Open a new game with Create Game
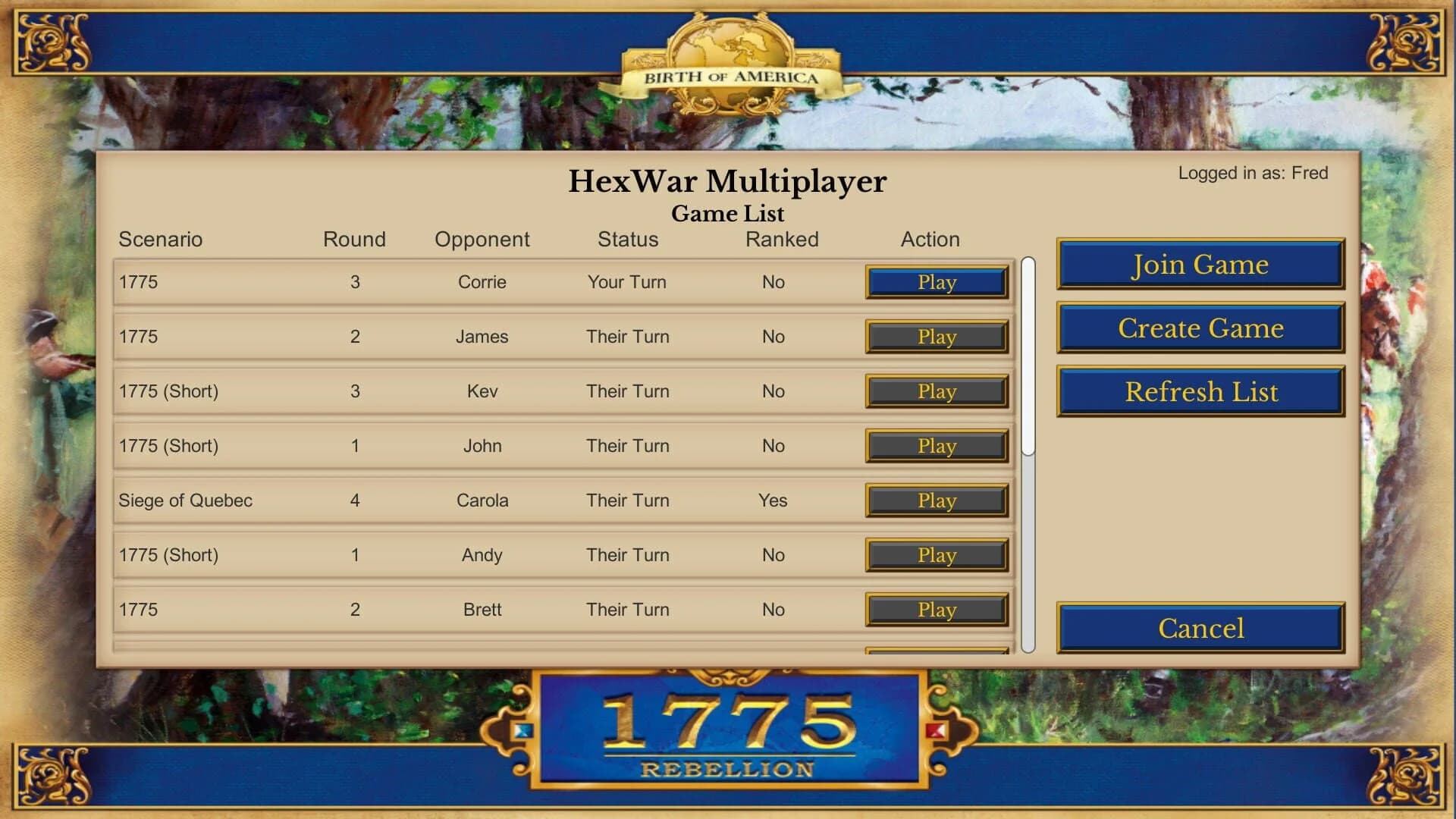 pos(1200,328)
